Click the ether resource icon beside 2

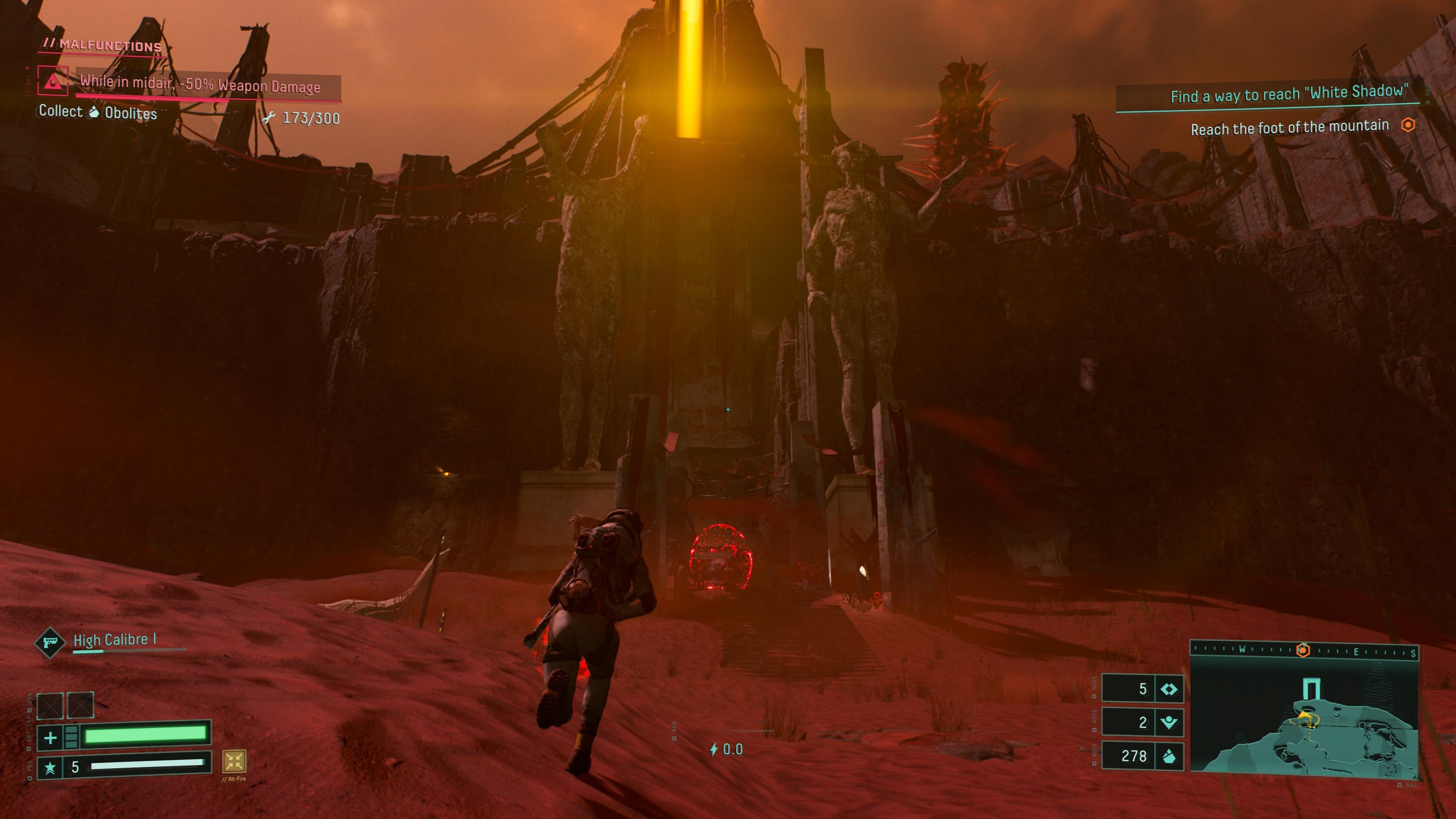(x=1168, y=722)
